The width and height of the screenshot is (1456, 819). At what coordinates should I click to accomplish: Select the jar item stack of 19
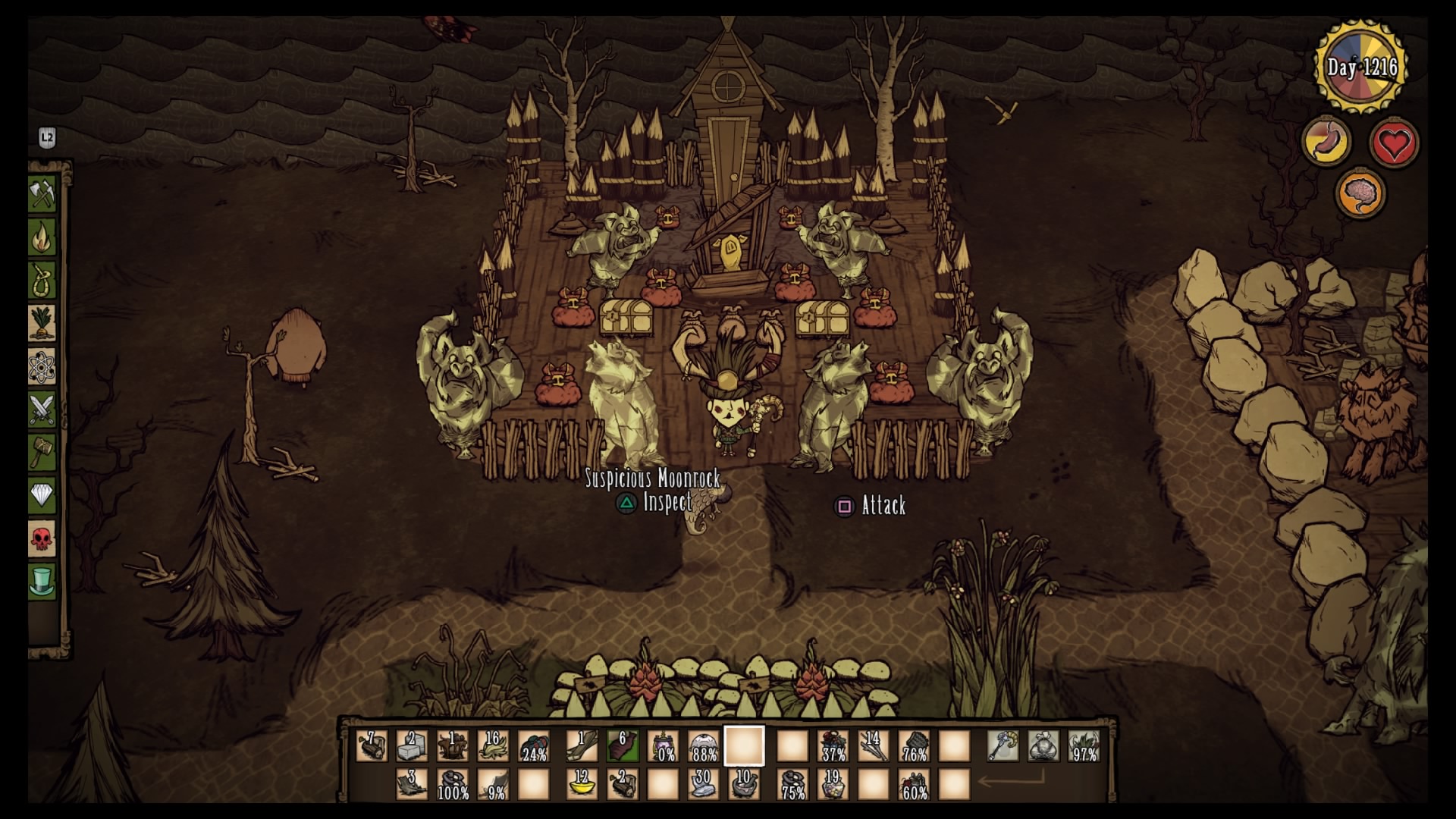click(x=833, y=784)
